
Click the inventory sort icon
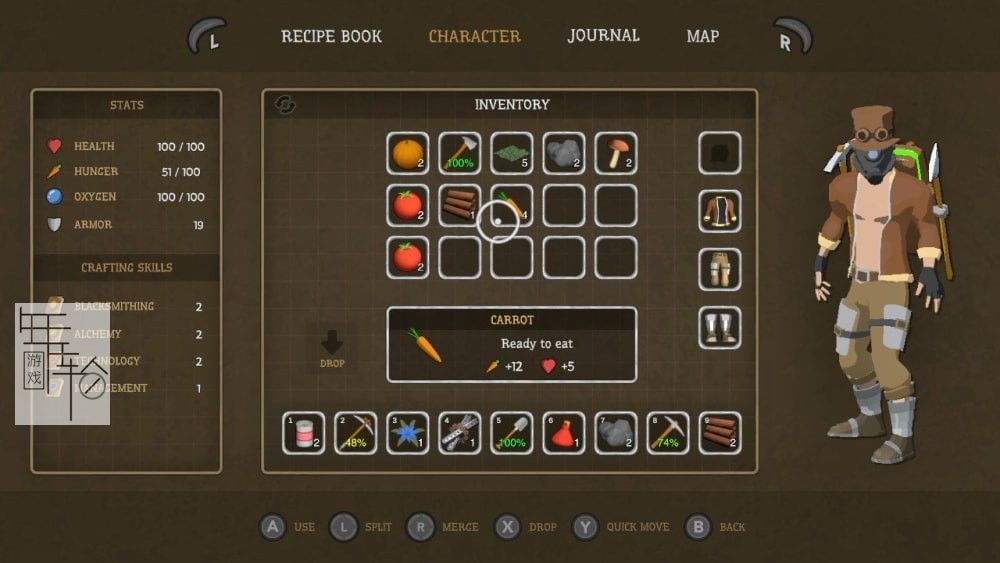(285, 105)
